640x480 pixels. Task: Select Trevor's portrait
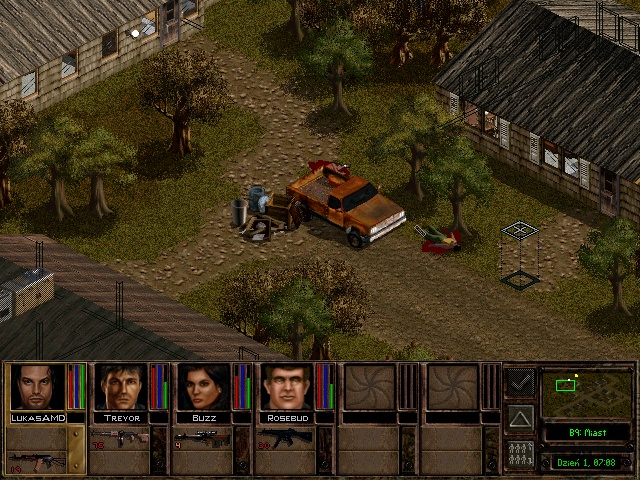click(x=120, y=387)
